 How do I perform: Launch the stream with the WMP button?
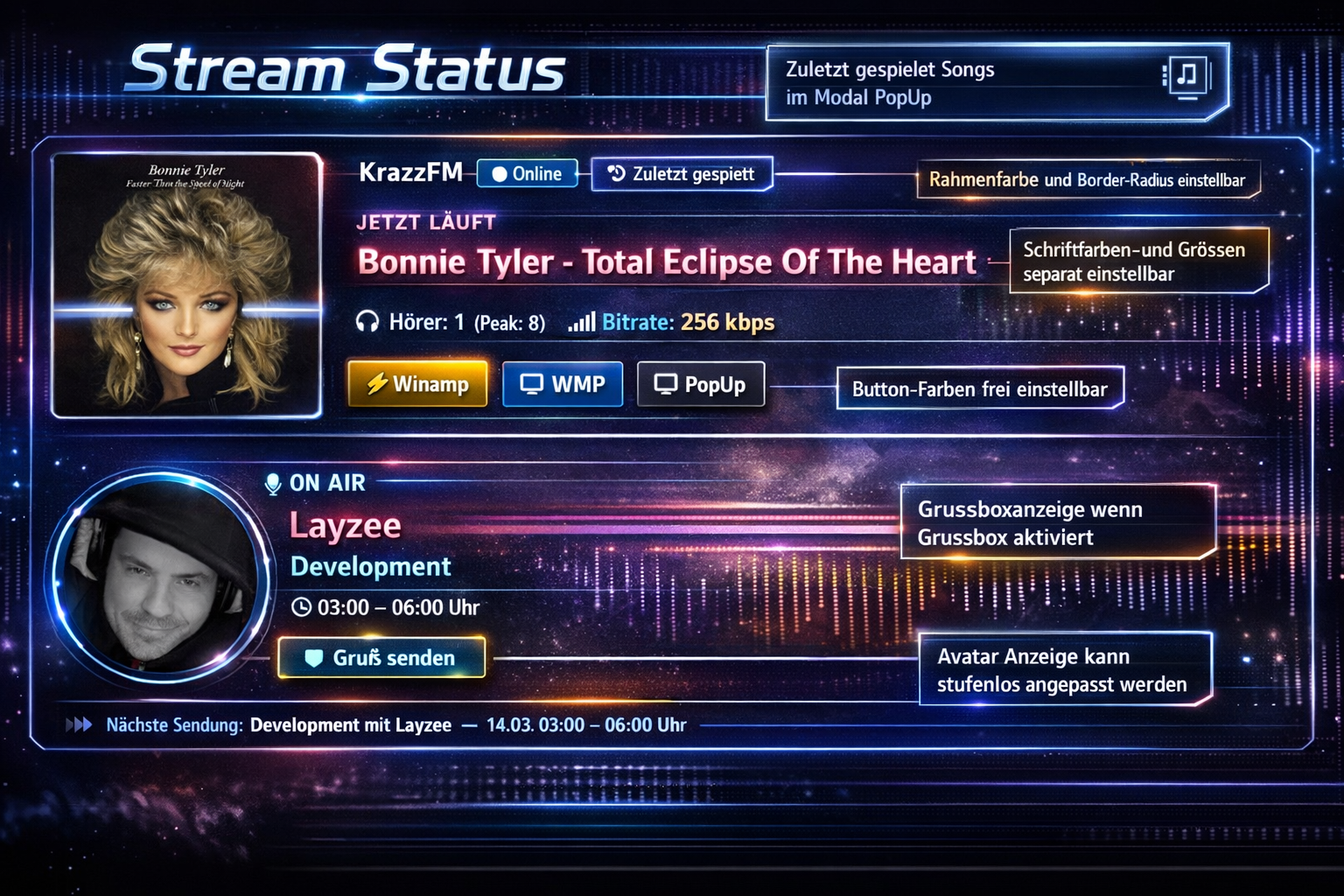(563, 383)
